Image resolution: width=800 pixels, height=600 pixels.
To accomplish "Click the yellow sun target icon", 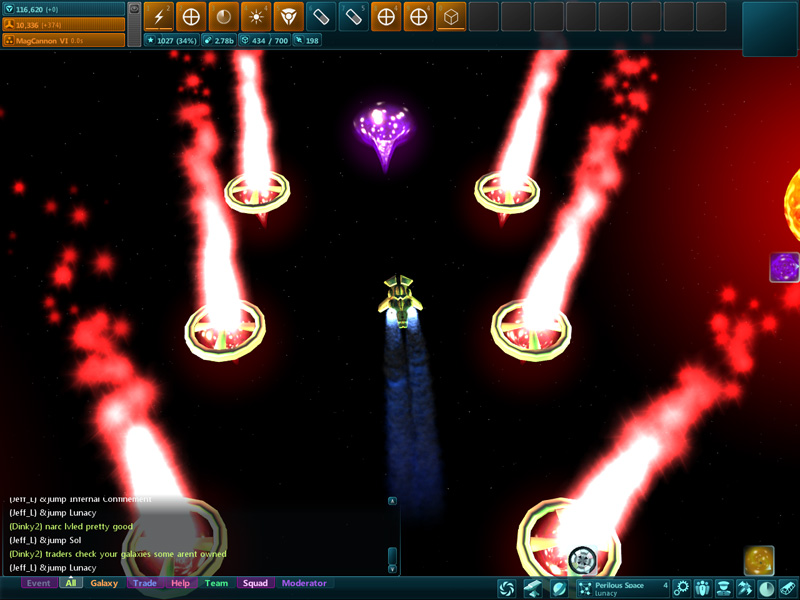I will (758, 560).
